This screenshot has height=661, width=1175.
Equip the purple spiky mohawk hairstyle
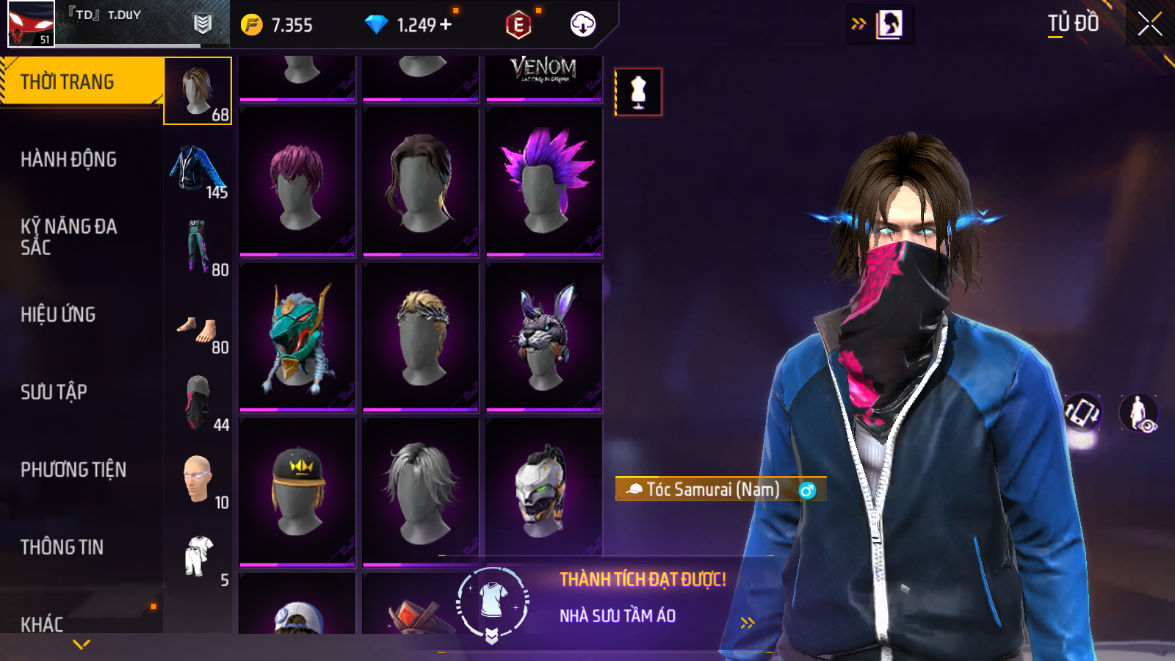point(543,180)
